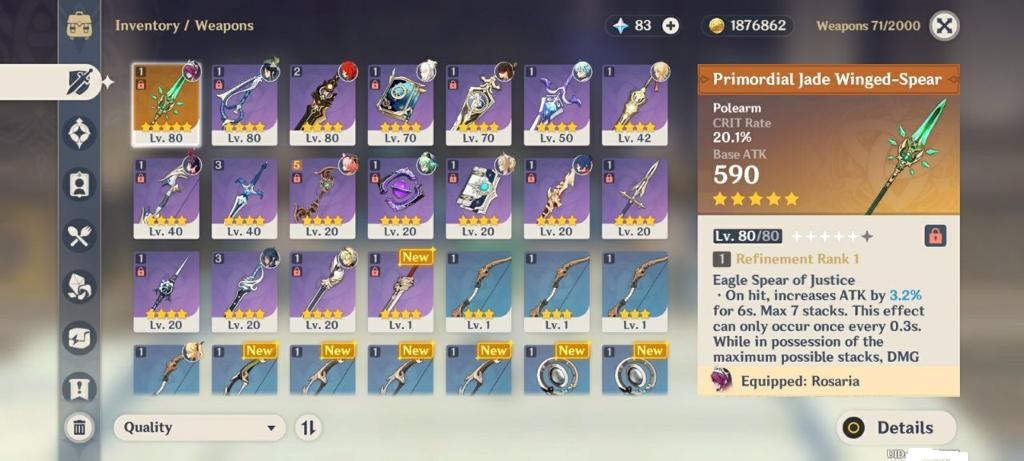Switch to the Food tab with fork and spoon
Screen dimensions: 1024x461
pyautogui.click(x=79, y=235)
